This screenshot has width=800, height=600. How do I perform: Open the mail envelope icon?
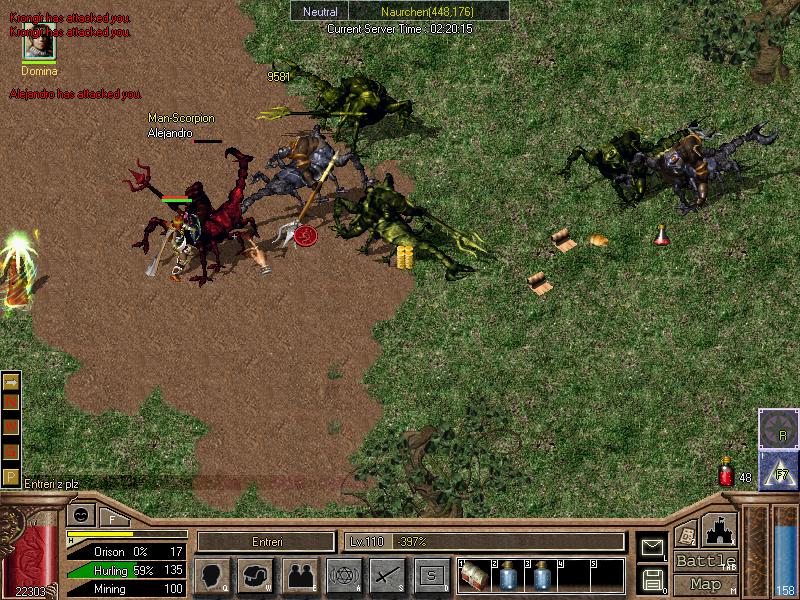click(652, 547)
